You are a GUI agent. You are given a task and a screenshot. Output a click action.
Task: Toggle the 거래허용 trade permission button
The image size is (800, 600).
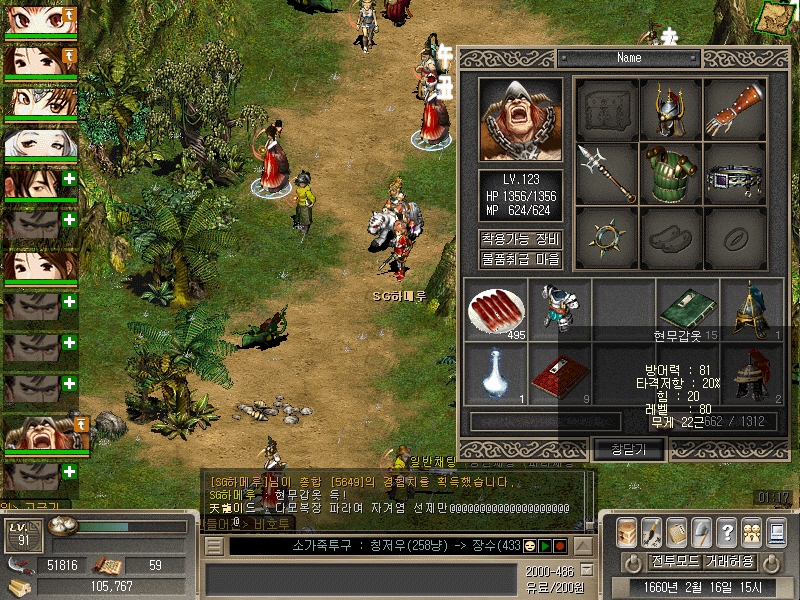pyautogui.click(x=730, y=561)
